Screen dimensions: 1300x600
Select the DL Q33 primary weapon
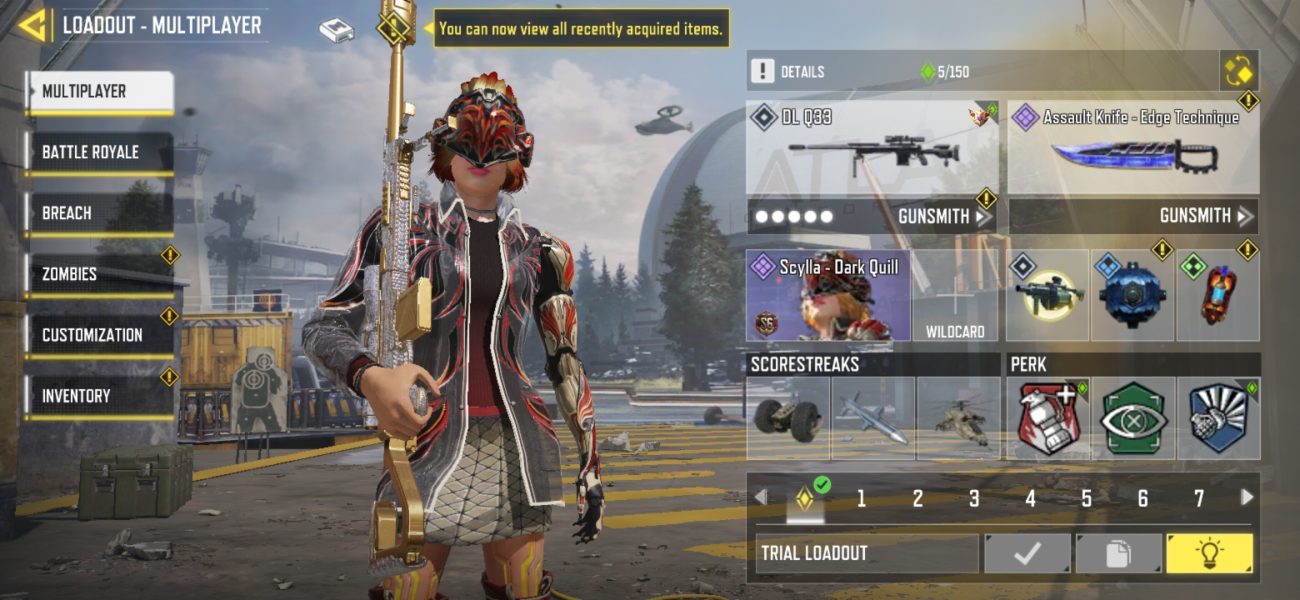pos(871,148)
